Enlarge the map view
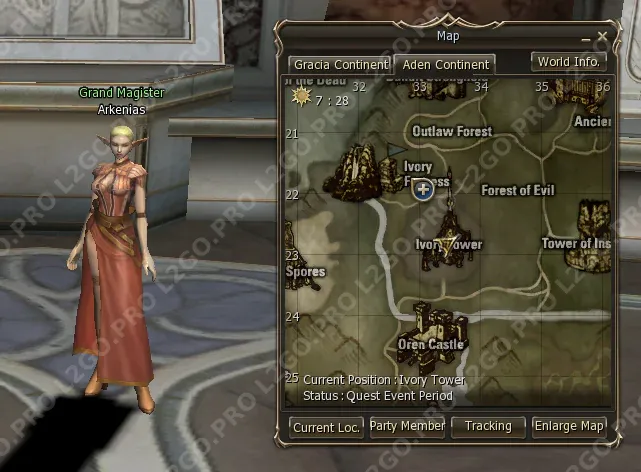This screenshot has height=472, width=641. [569, 427]
